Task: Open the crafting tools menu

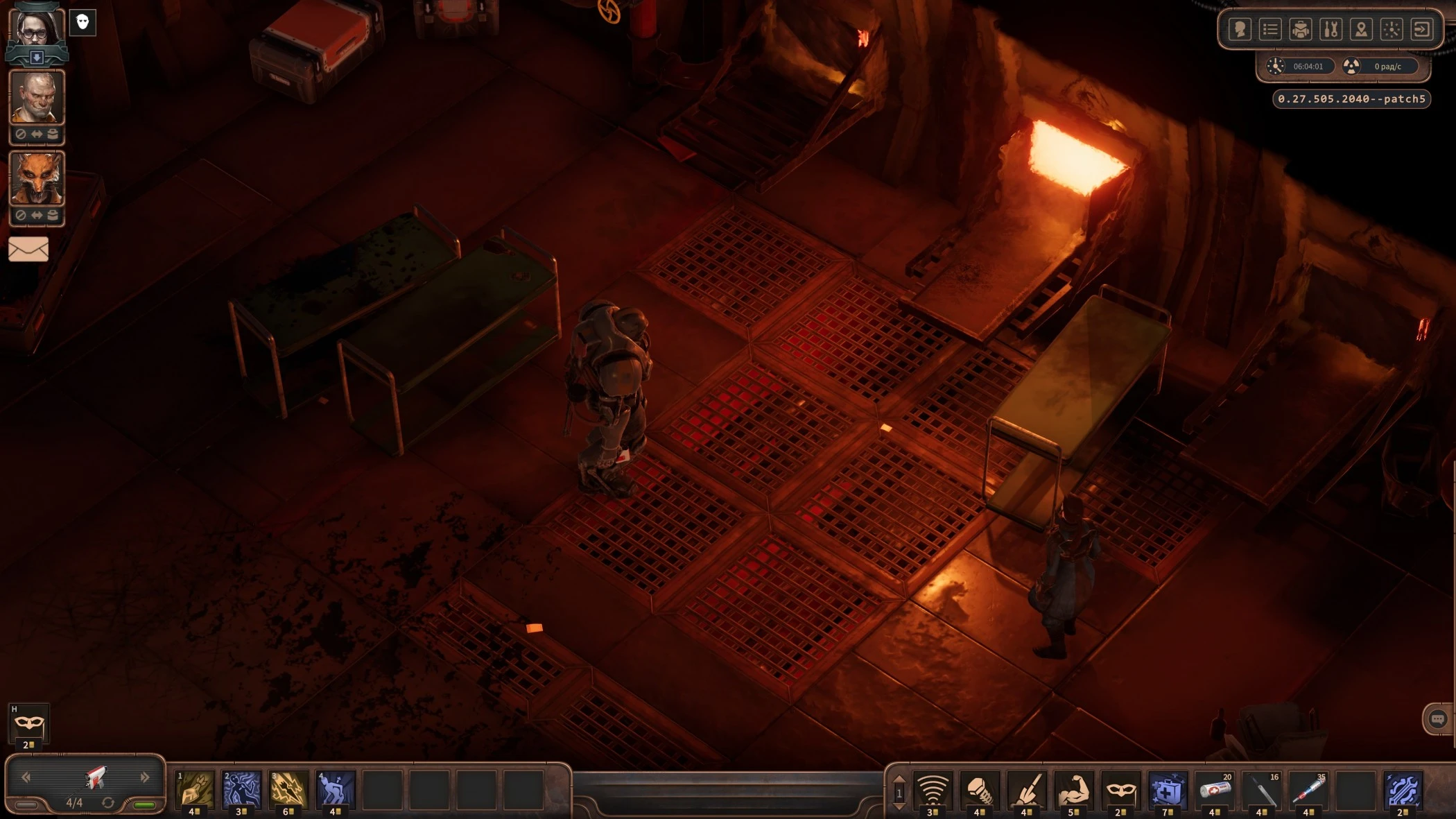Action: click(x=1331, y=29)
